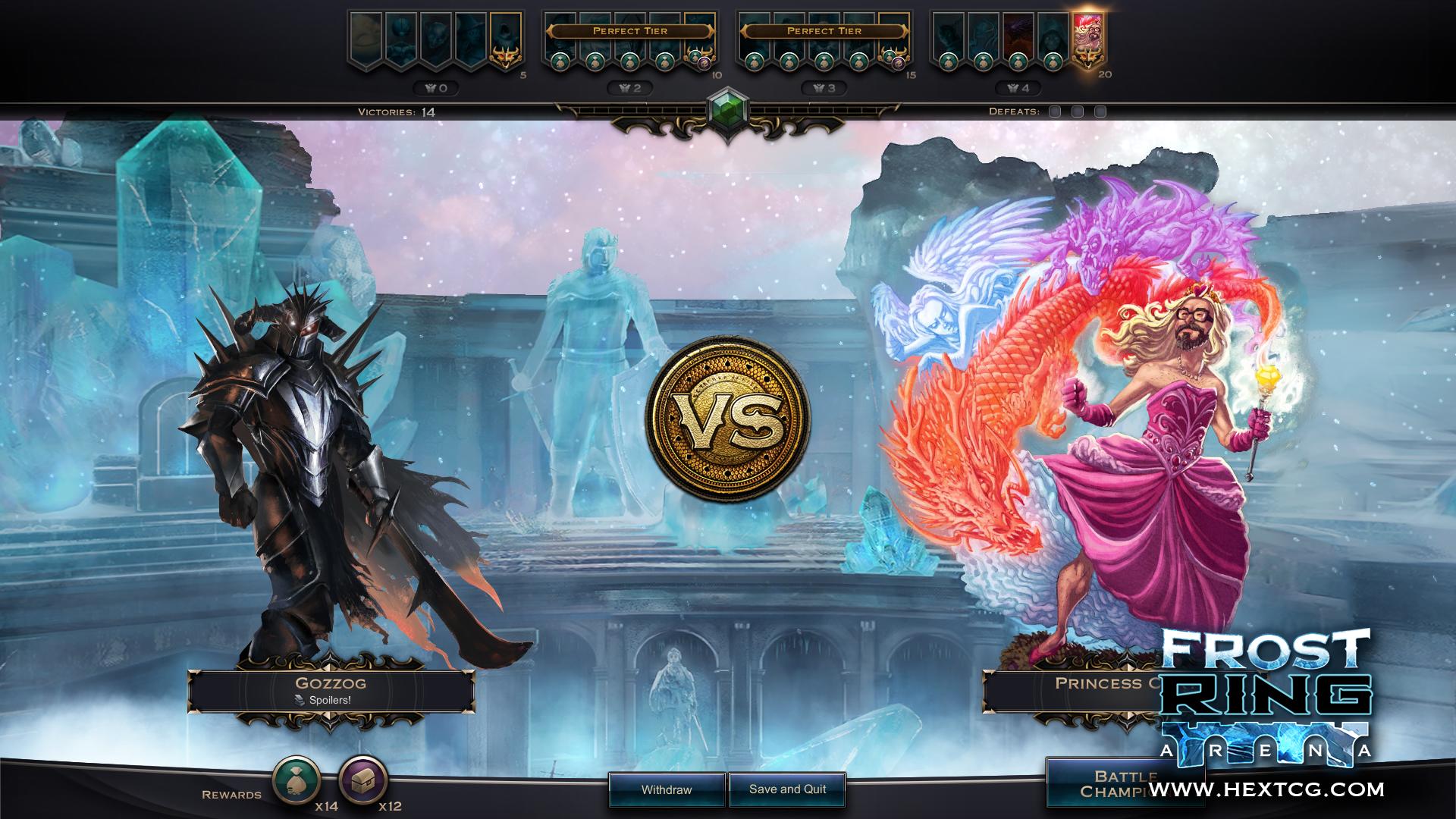Click the Save and Quit button
1456x819 pixels.
tap(787, 789)
